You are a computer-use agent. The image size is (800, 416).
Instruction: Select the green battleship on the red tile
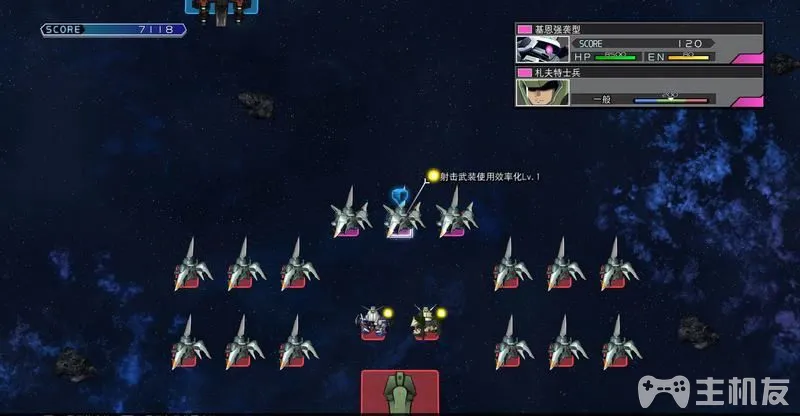(x=400, y=392)
